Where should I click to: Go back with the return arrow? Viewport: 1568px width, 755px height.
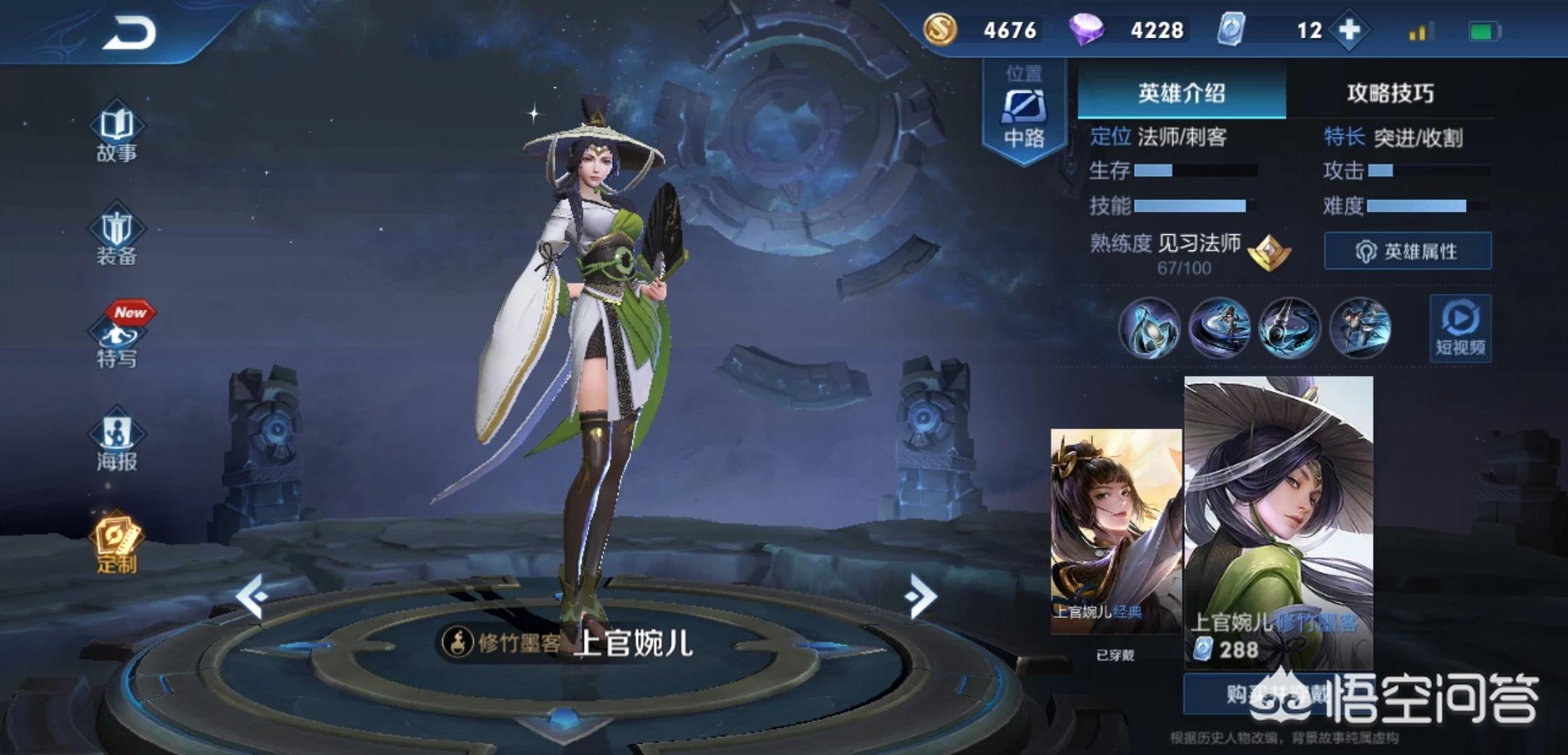(x=129, y=33)
